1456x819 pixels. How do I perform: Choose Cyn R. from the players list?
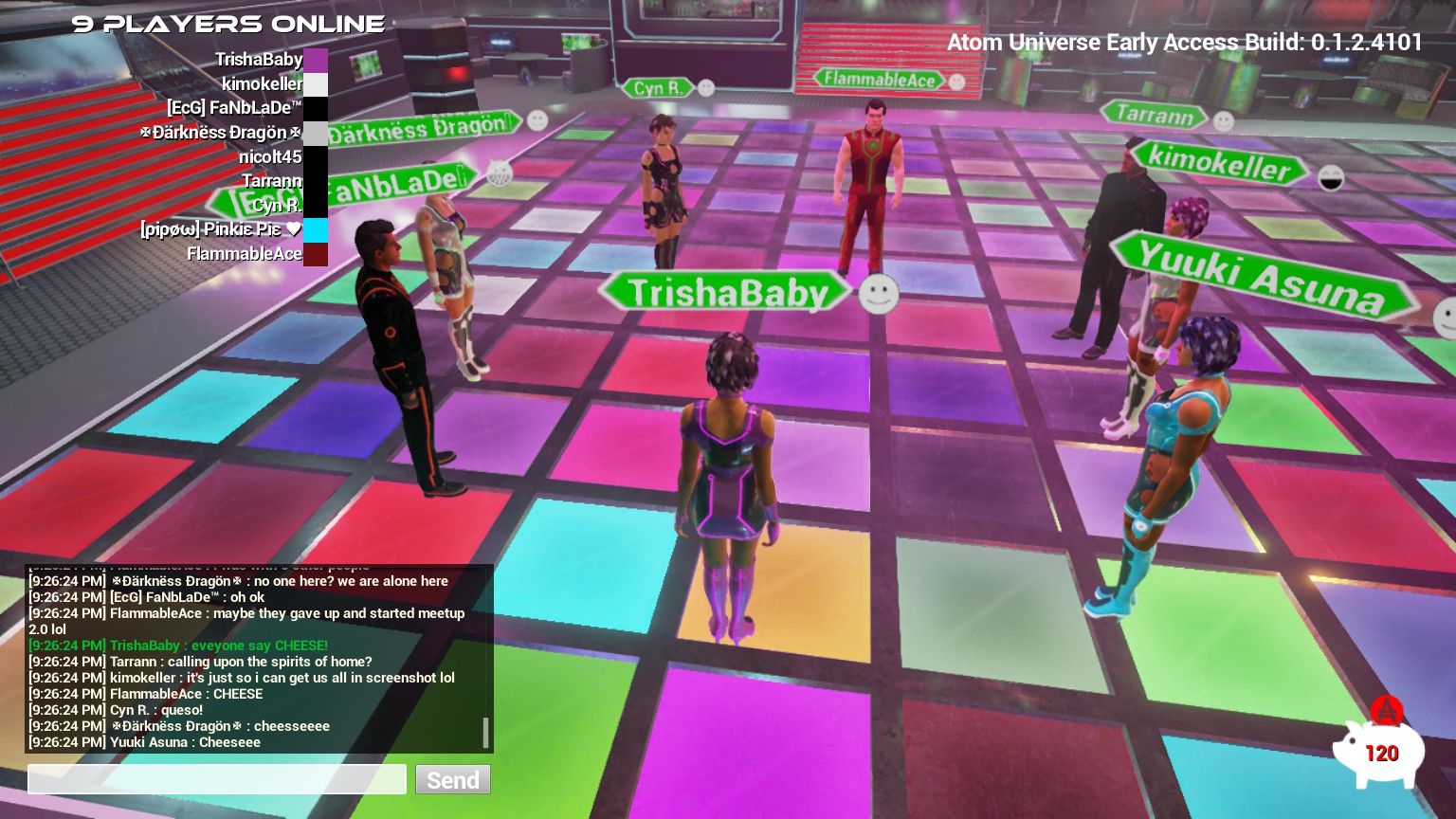pyautogui.click(x=277, y=205)
